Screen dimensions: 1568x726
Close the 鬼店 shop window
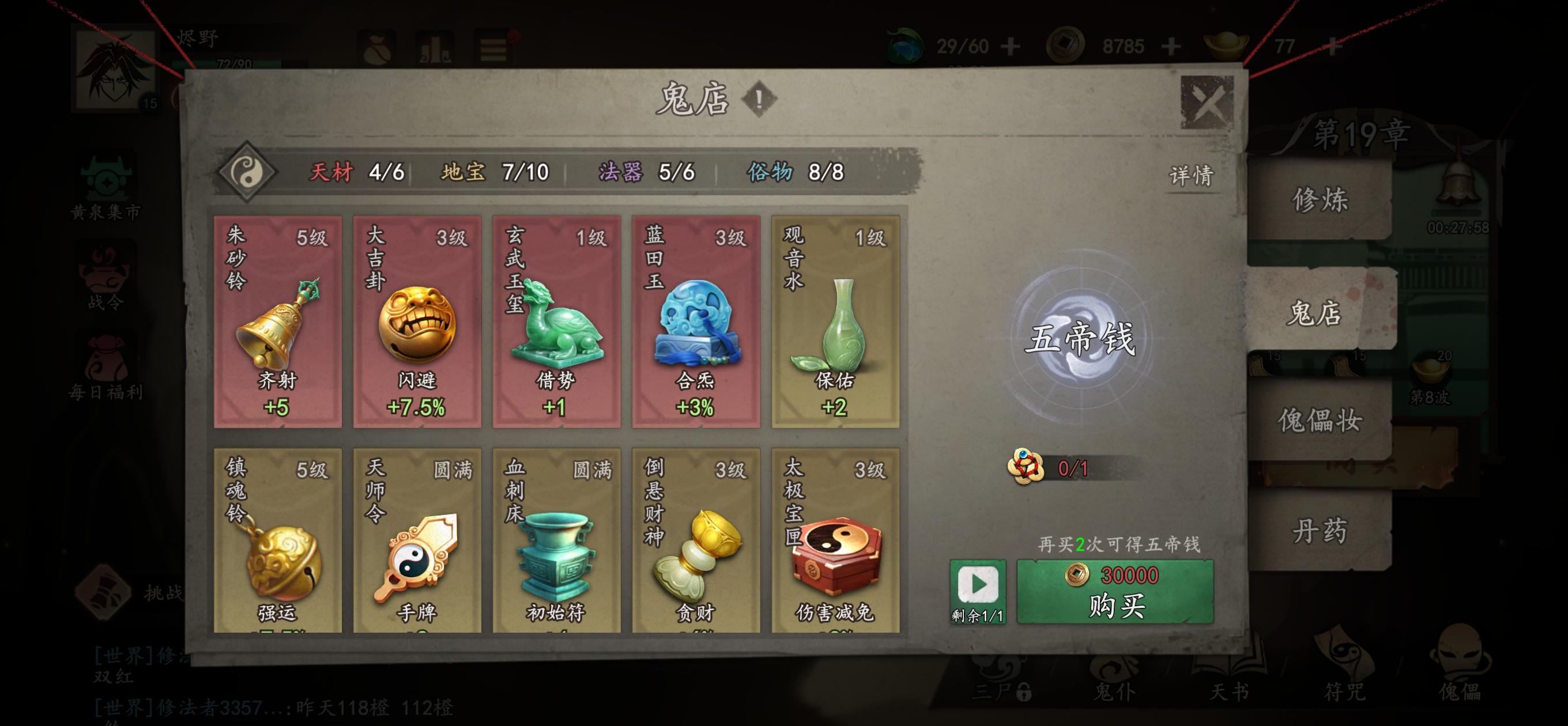click(1207, 102)
